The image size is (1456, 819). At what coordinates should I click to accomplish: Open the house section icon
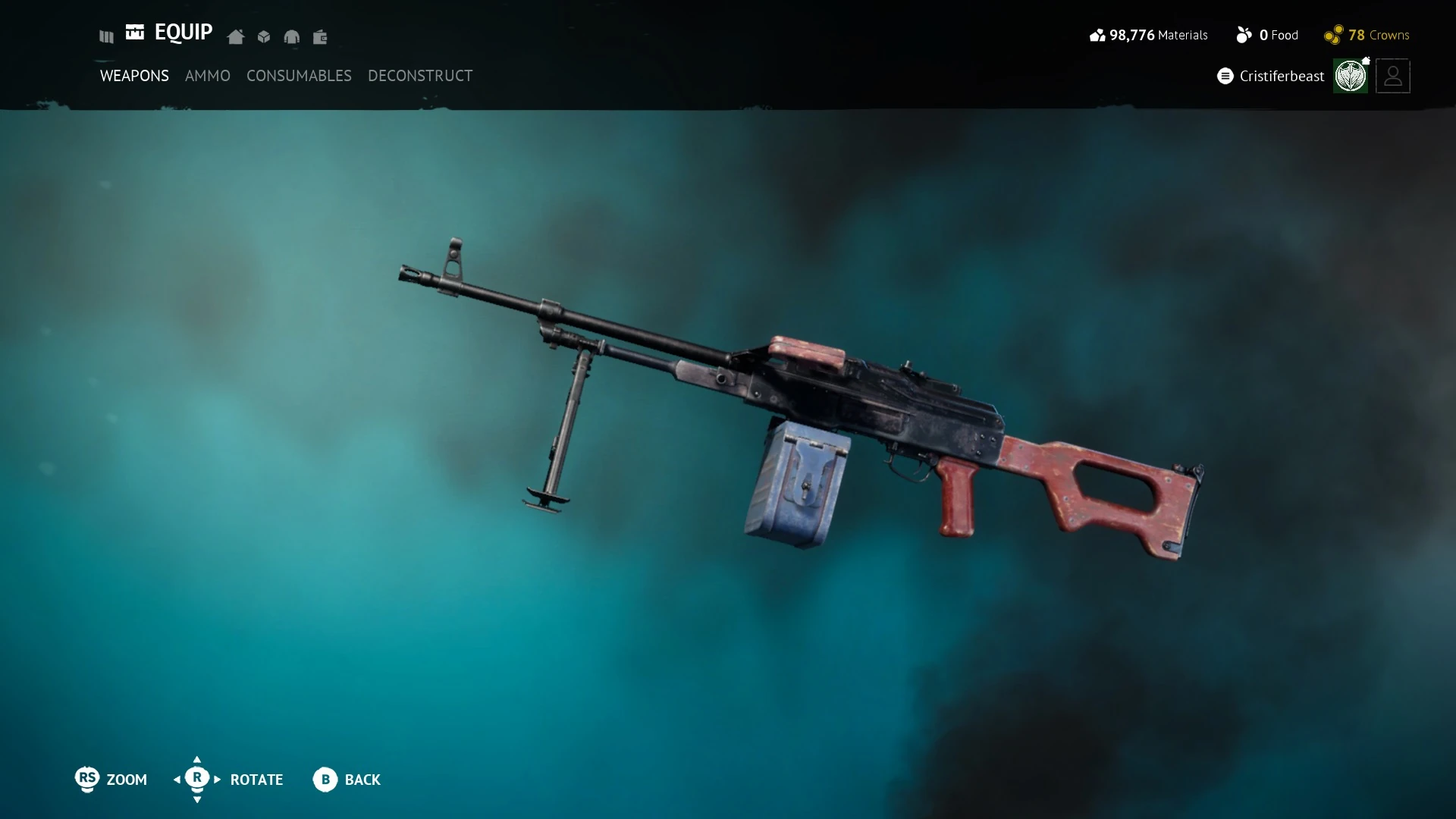[x=236, y=36]
